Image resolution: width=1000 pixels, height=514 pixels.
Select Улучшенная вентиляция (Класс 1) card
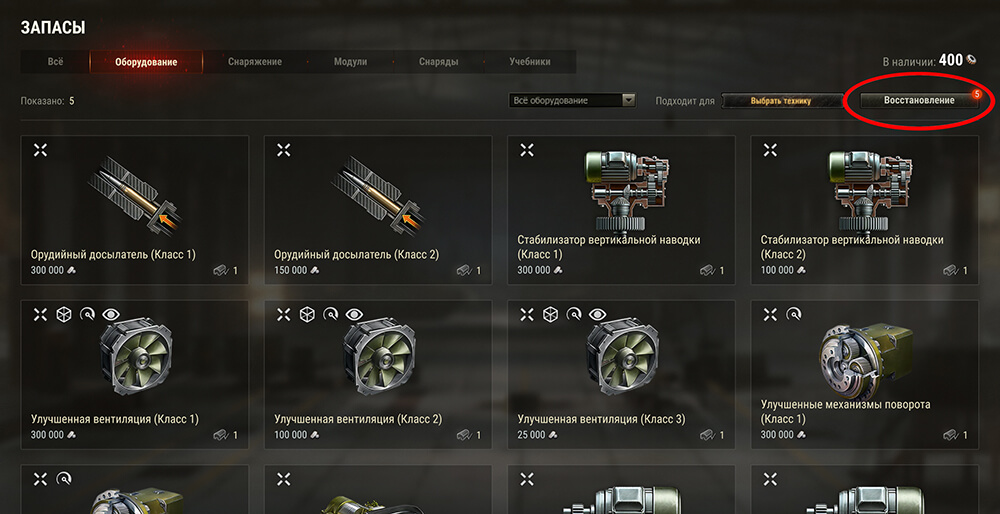point(134,374)
